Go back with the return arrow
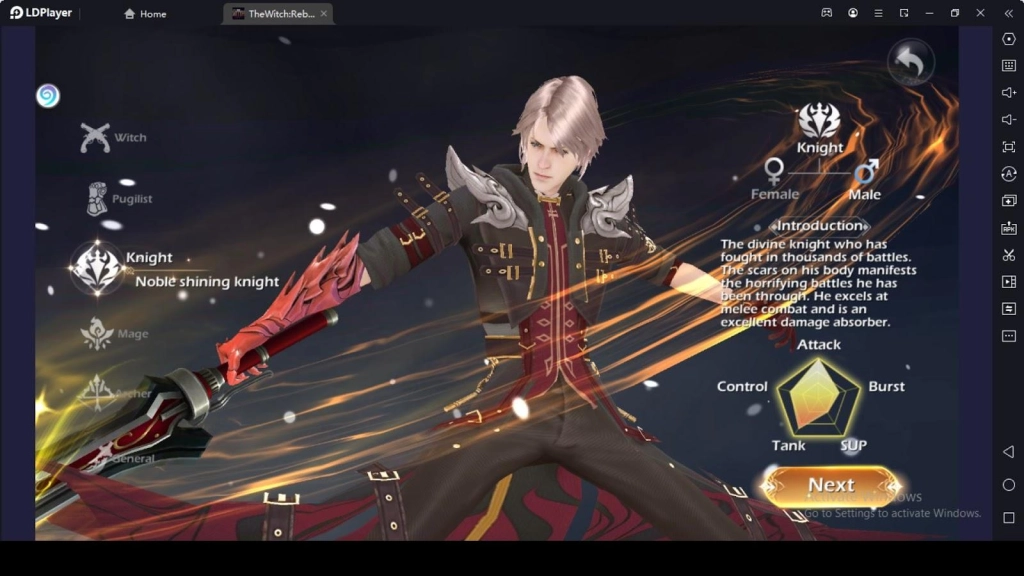The width and height of the screenshot is (1024, 576). coord(909,64)
